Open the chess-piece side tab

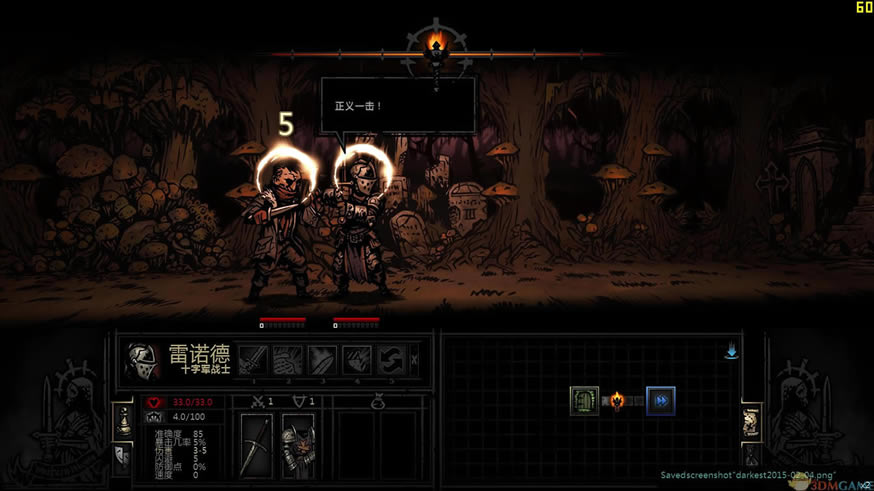click(x=124, y=420)
